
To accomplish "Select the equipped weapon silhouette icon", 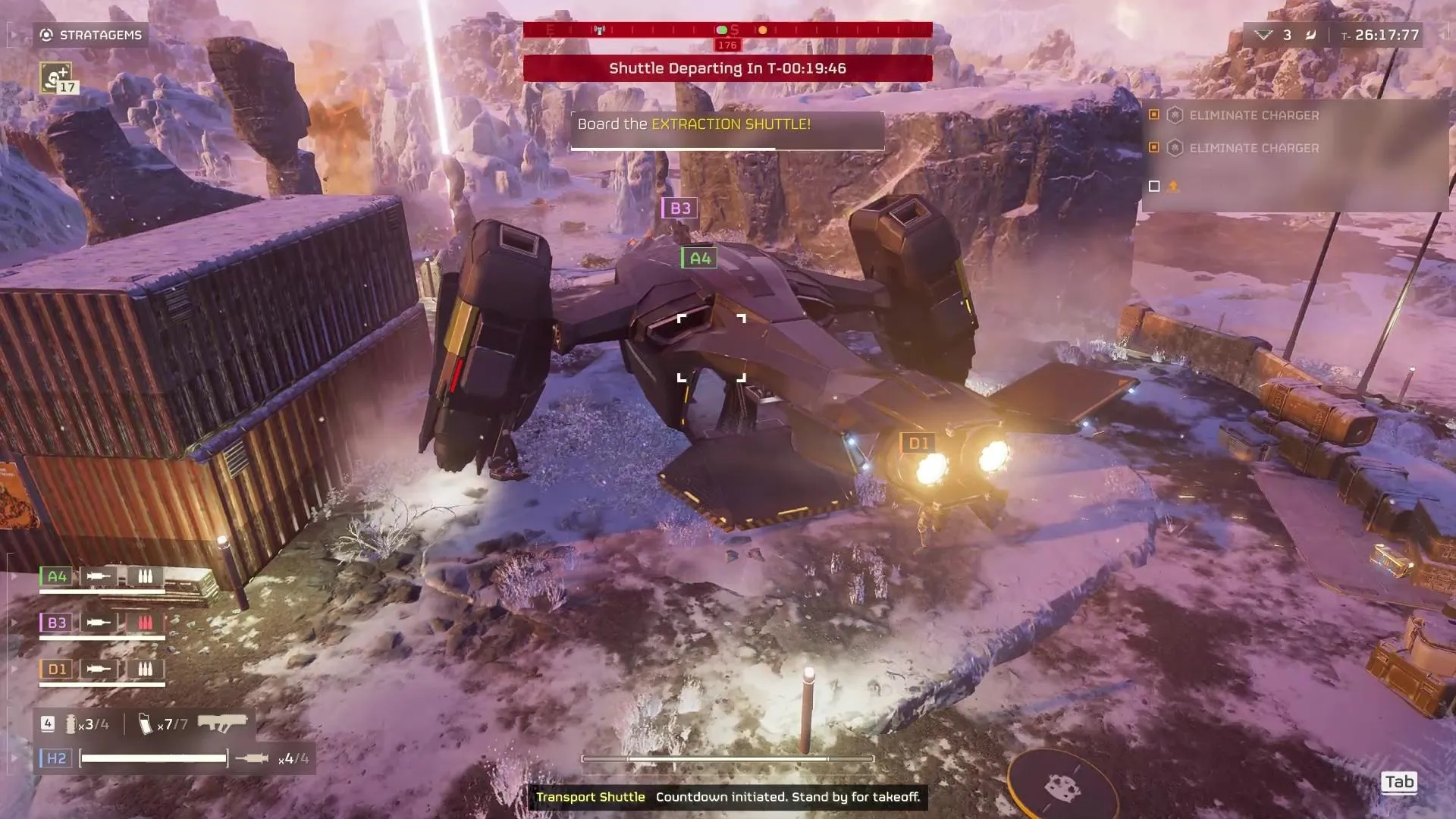I will click(x=222, y=723).
